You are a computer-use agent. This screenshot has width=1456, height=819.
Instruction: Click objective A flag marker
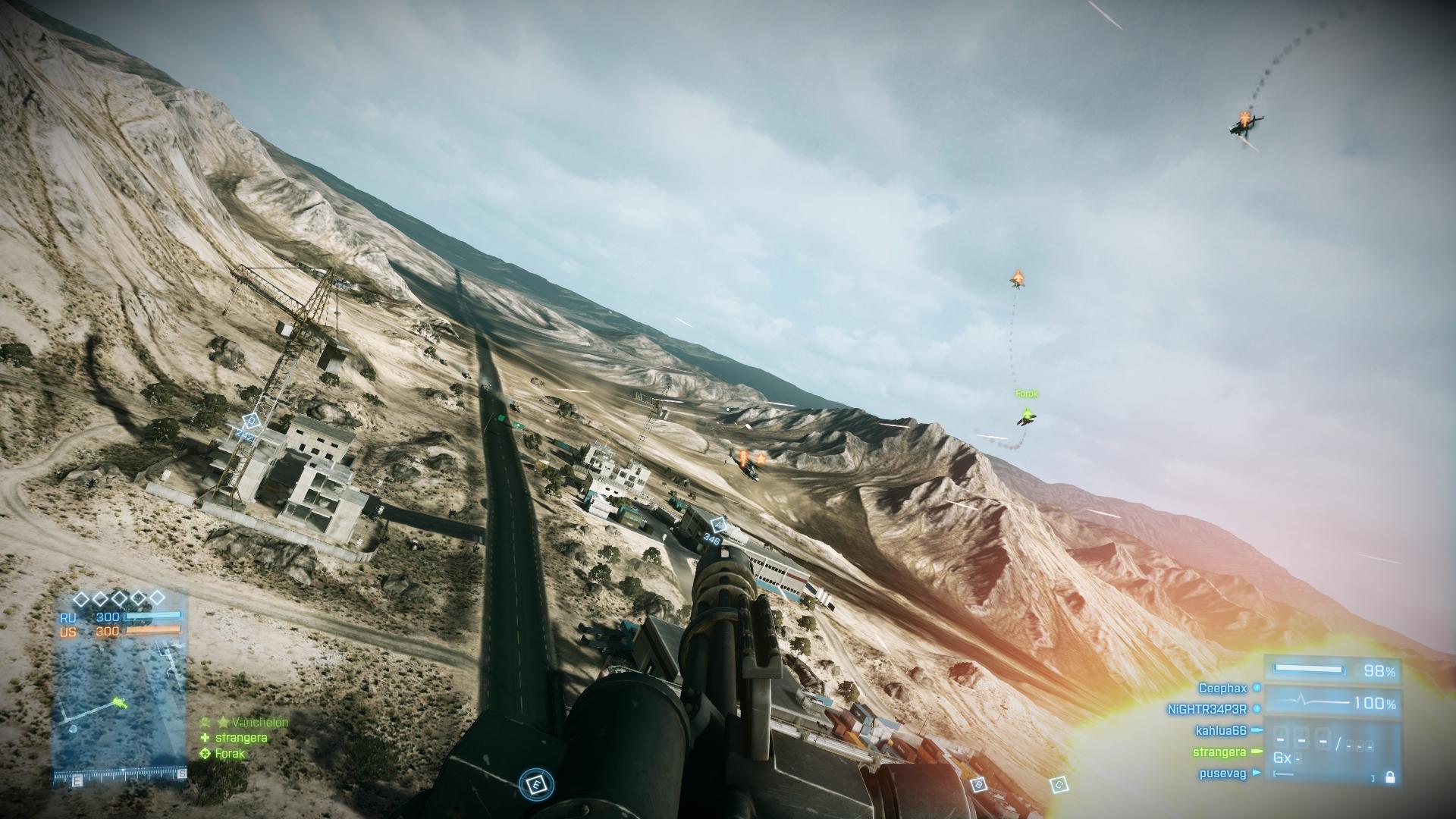pyautogui.click(x=717, y=525)
